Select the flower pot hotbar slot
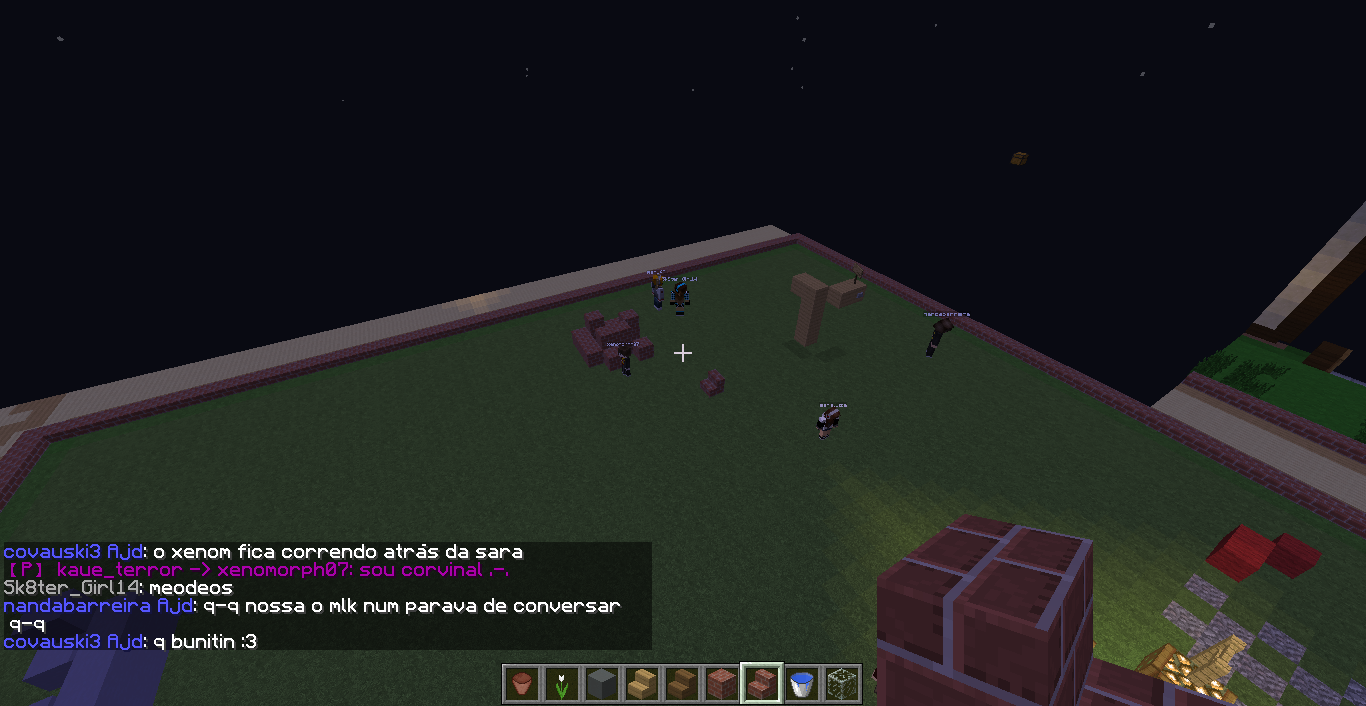The image size is (1366, 706). [x=521, y=684]
